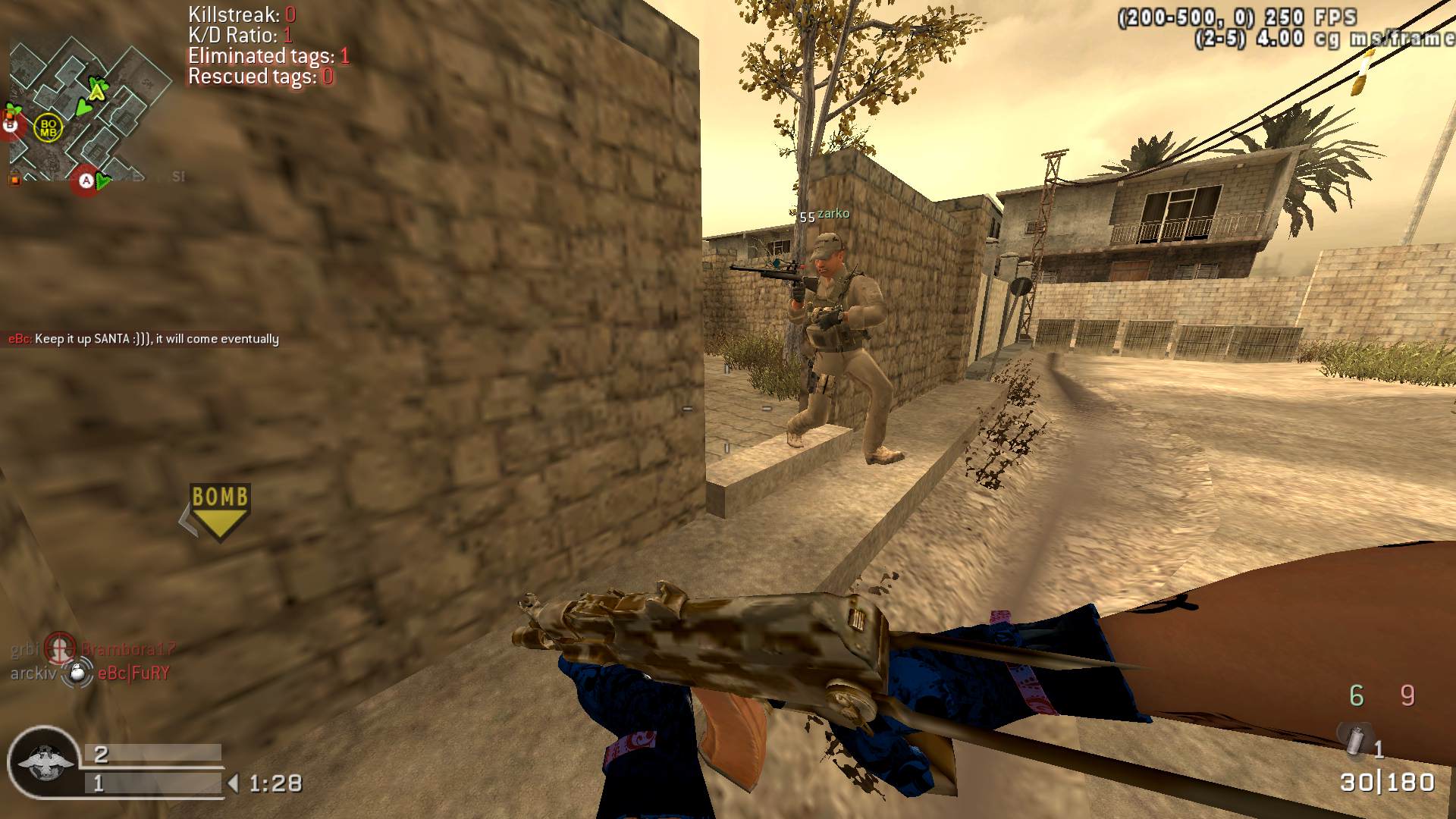The image size is (1456, 819).
Task: Click the yellow BOMB objective waypoint marker
Action: point(220,510)
